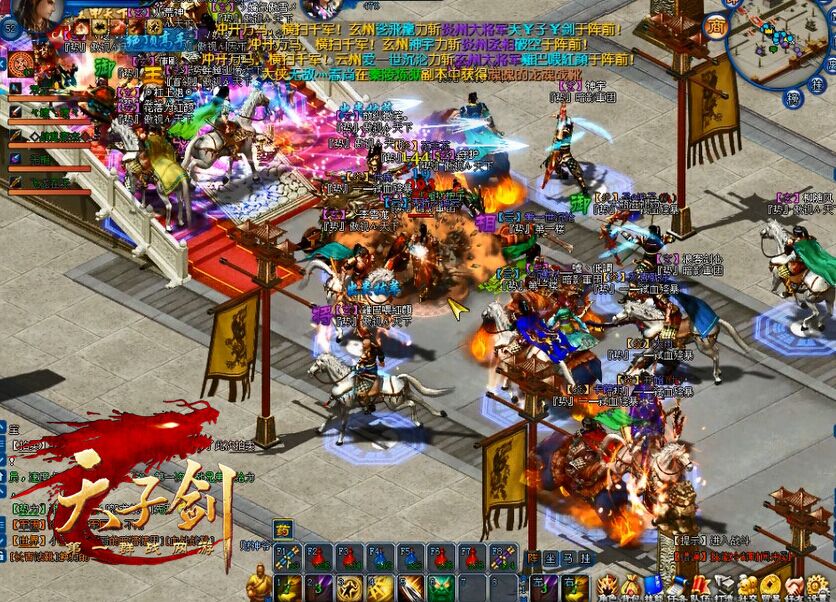Click the 摆 stall button below minimap

tap(793, 98)
